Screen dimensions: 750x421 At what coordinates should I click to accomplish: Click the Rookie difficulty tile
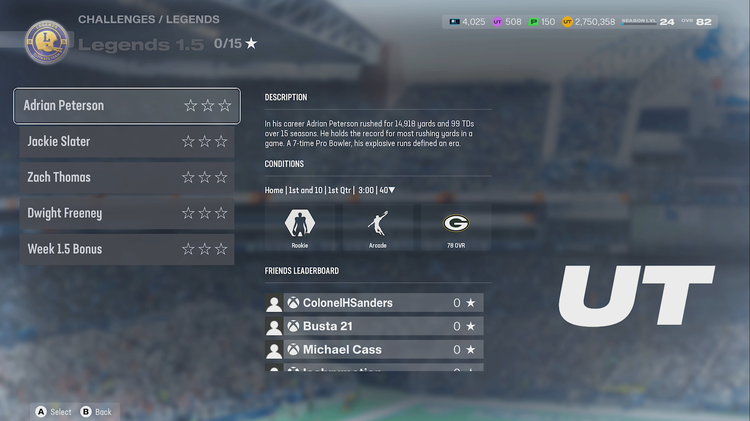coord(300,227)
